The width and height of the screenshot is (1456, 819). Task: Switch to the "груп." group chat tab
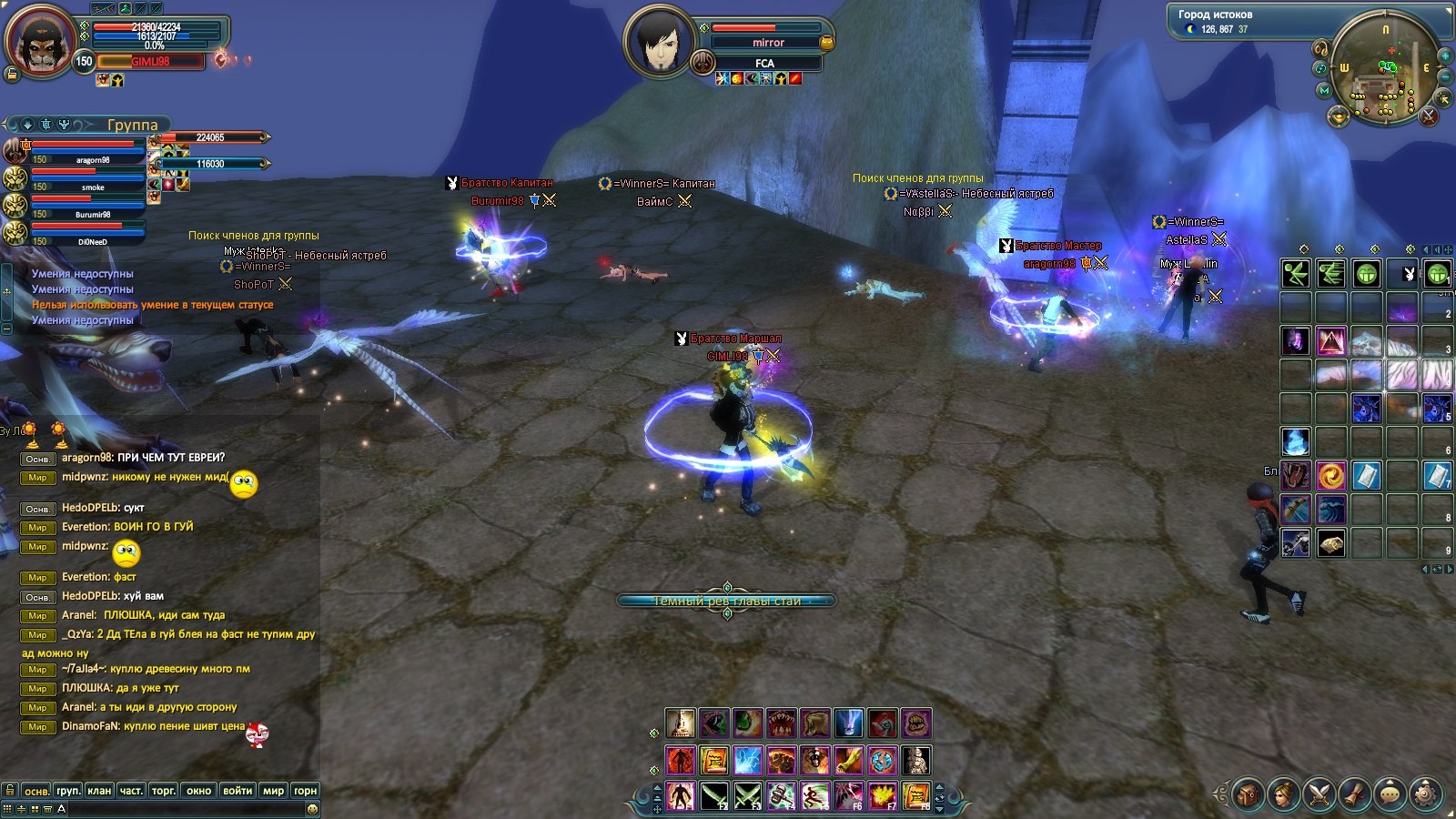(x=68, y=791)
